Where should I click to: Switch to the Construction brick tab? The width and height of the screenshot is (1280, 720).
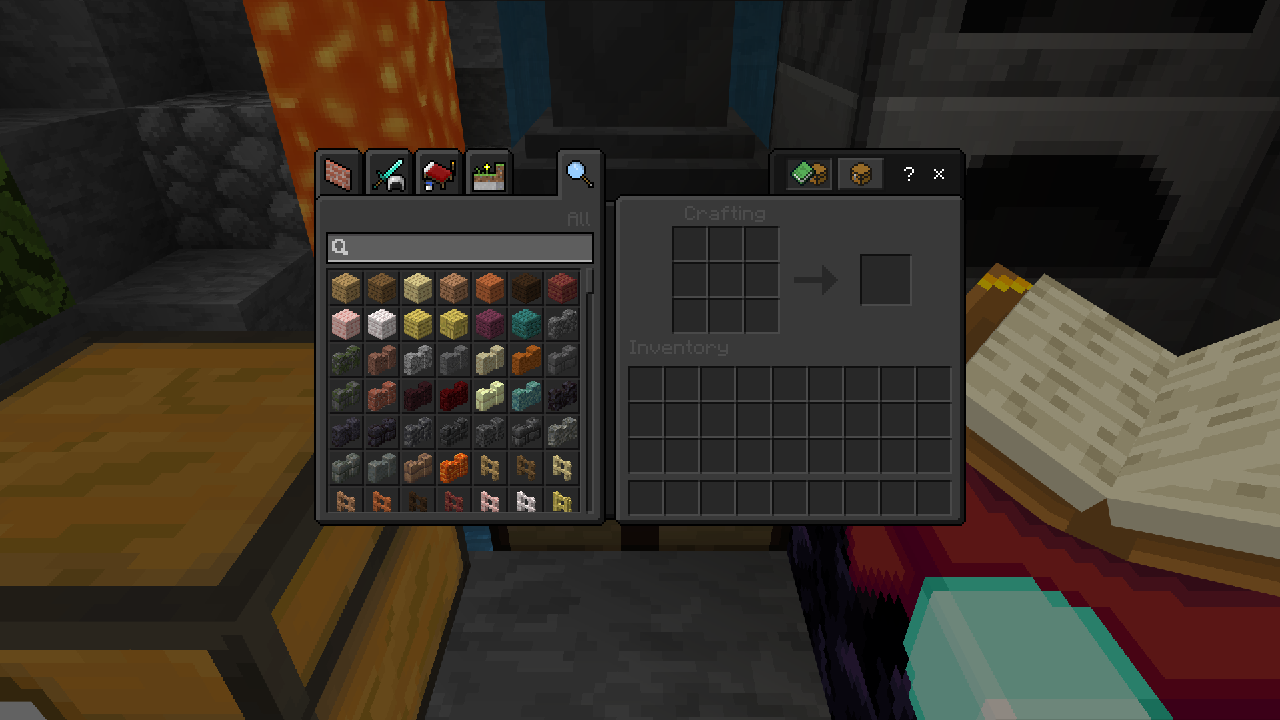pos(340,175)
